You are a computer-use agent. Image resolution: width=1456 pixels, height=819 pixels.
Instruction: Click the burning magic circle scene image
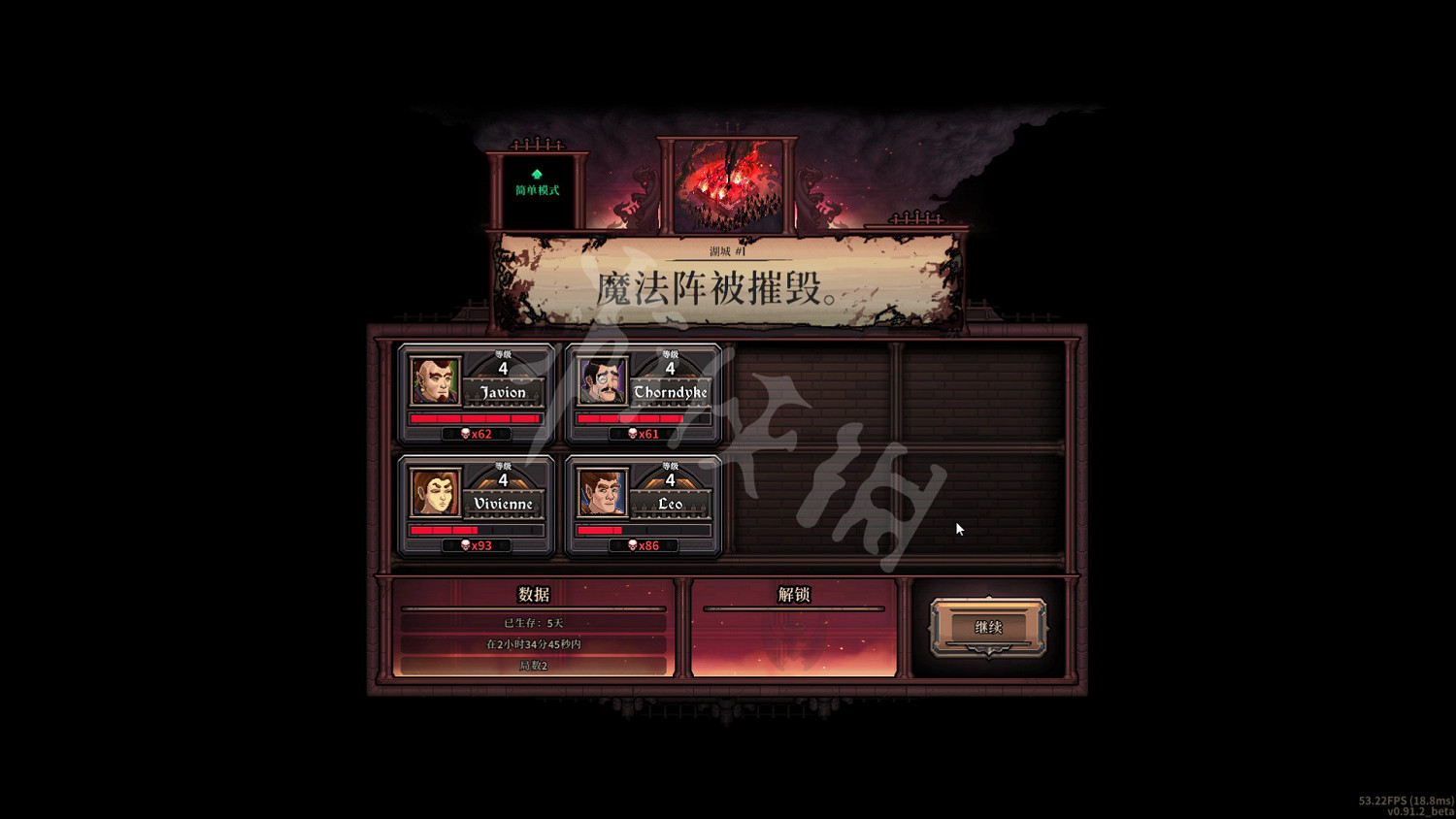click(x=728, y=184)
